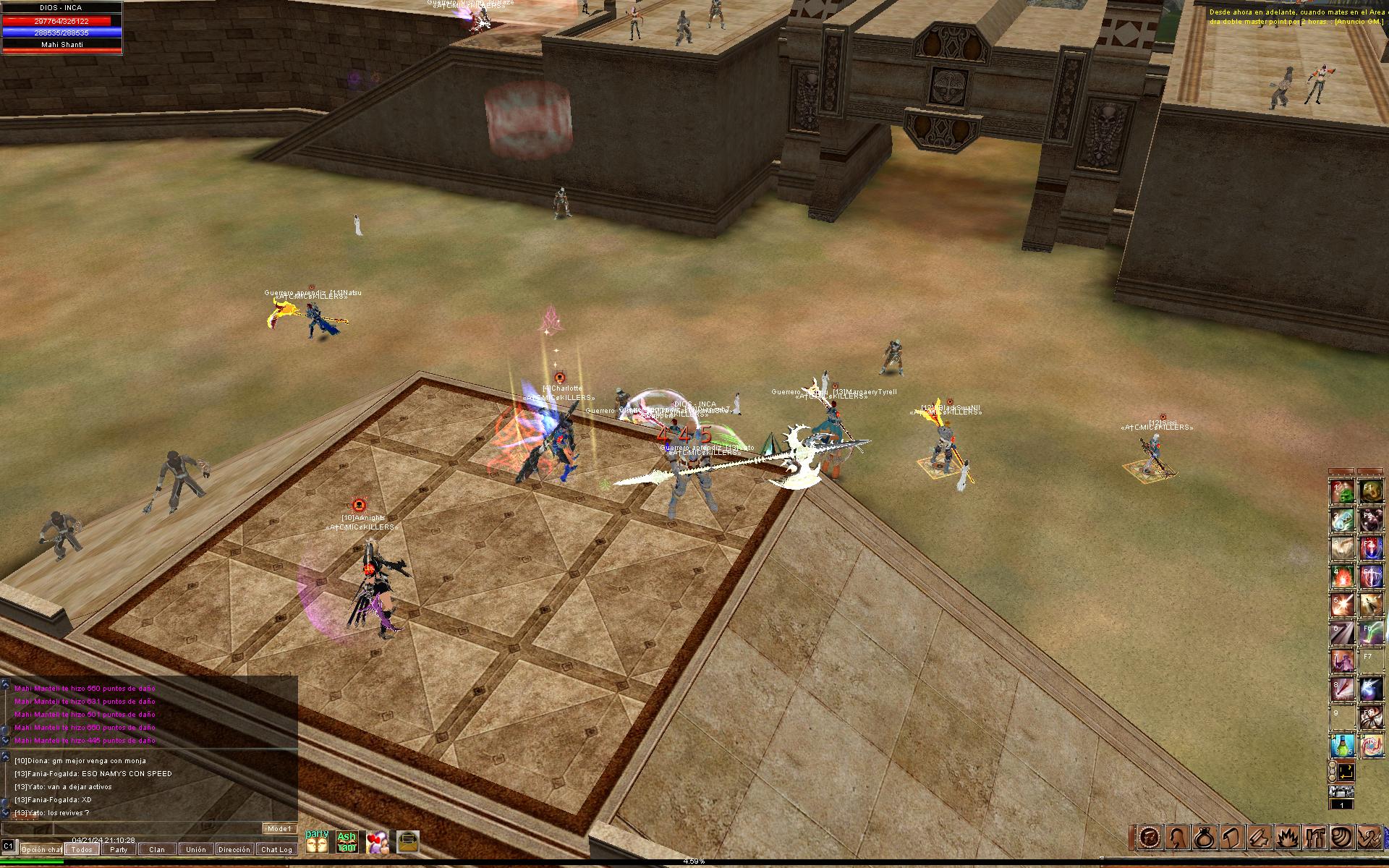Switch to the Clan chat tab
The width and height of the screenshot is (1389, 868).
(157, 850)
